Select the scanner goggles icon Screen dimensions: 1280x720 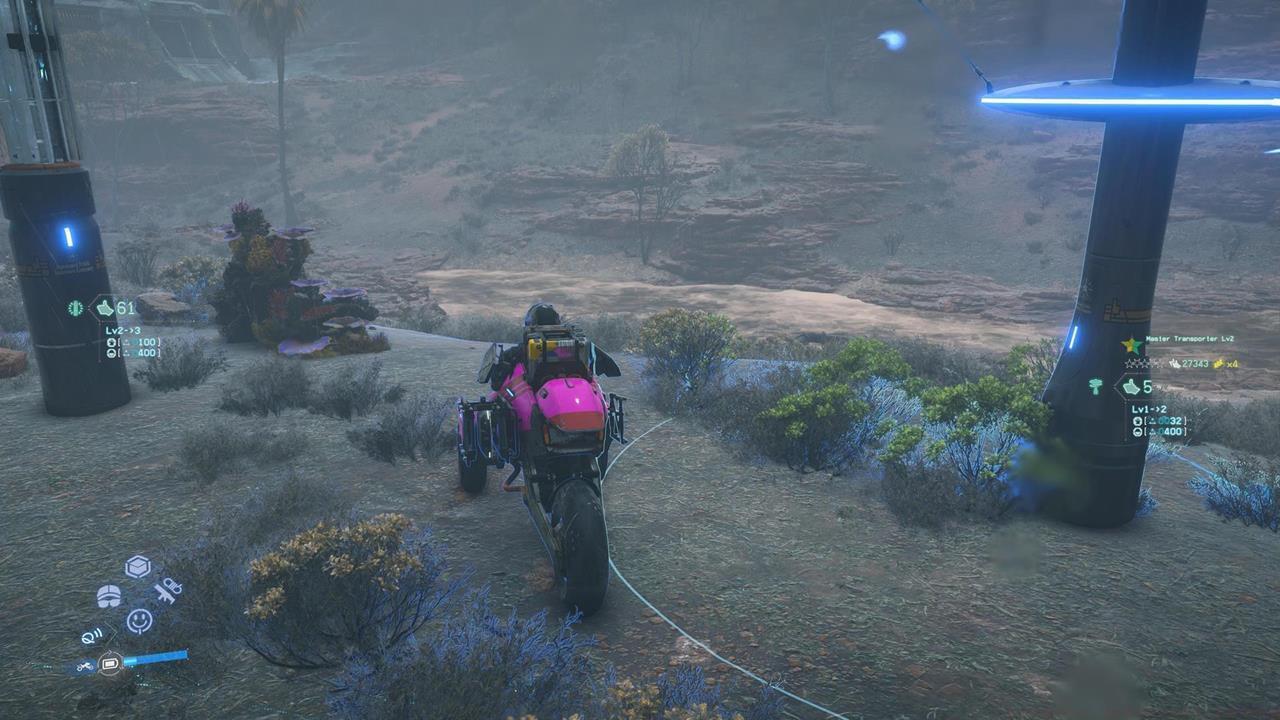[x=109, y=596]
